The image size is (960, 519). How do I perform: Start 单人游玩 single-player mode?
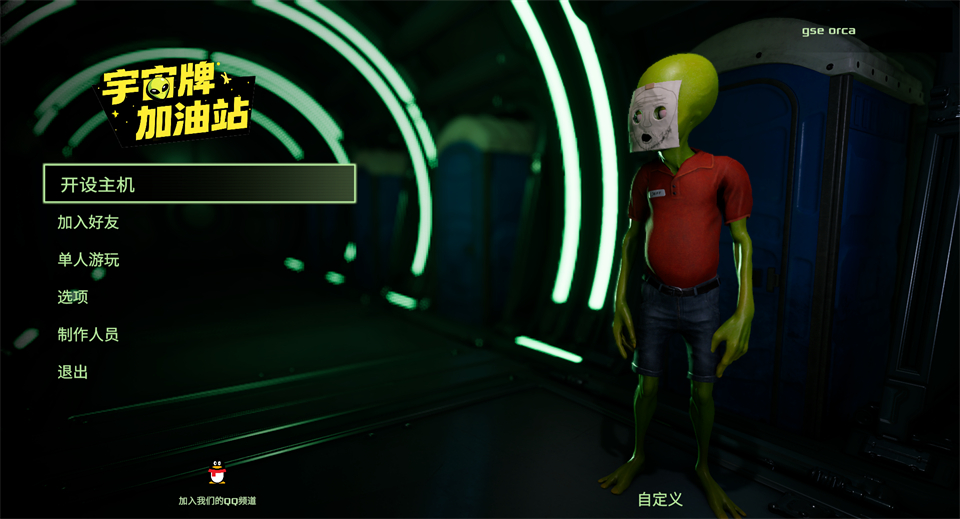pyautogui.click(x=88, y=260)
